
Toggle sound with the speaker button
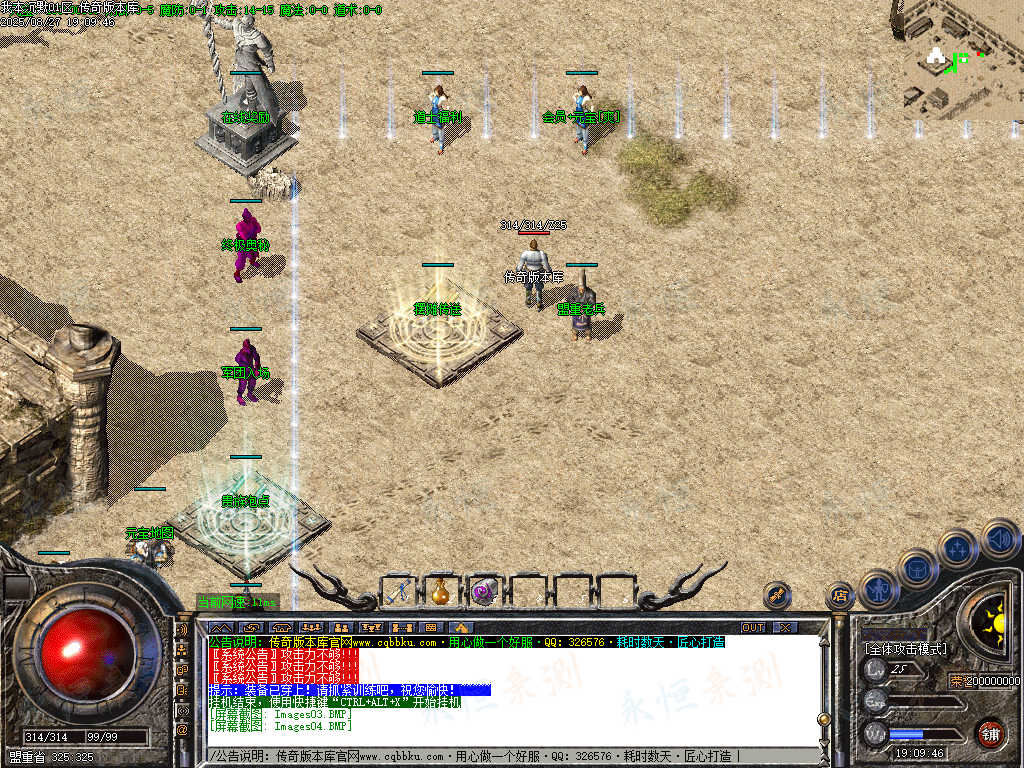tap(999, 538)
